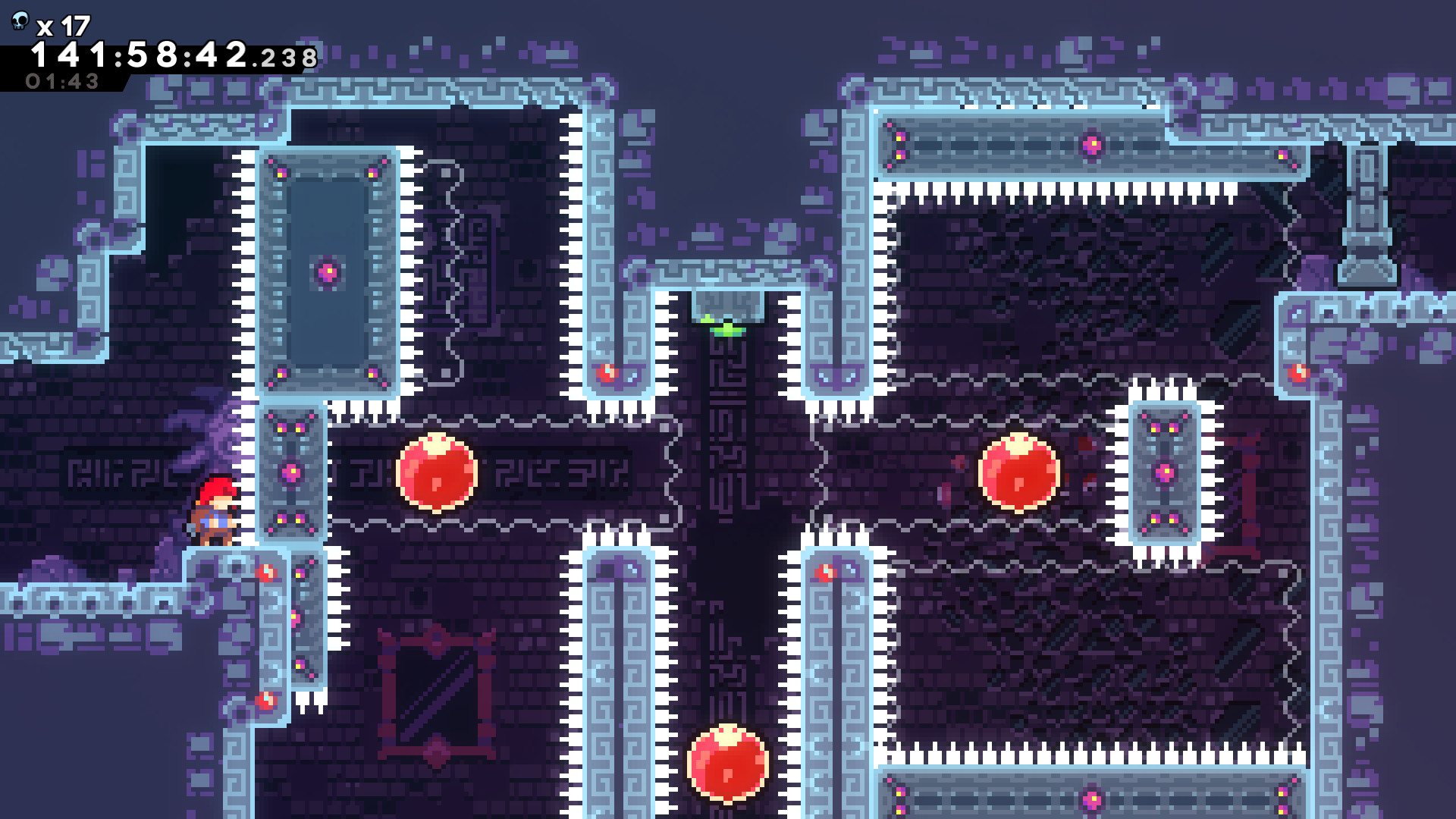1456x819 pixels.
Task: Click the green crystal under the top platform
Action: (x=730, y=326)
